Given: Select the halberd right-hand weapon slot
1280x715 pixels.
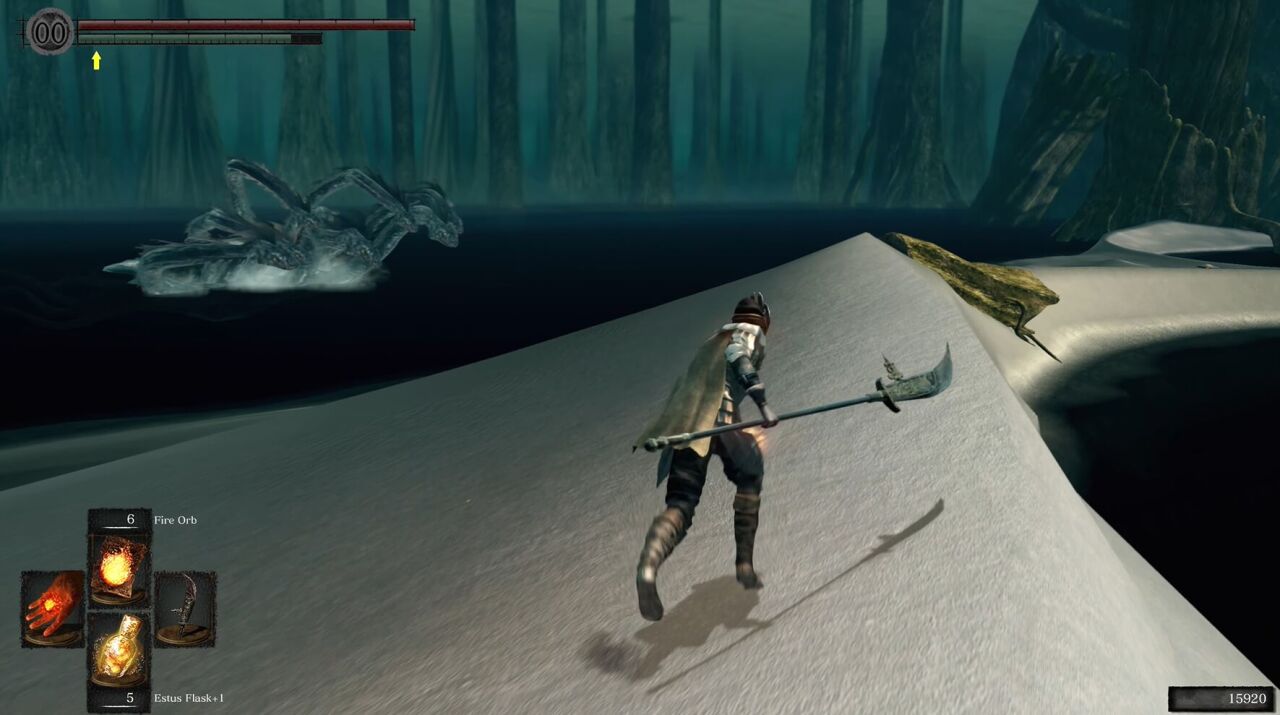Looking at the screenshot, I should click(184, 607).
